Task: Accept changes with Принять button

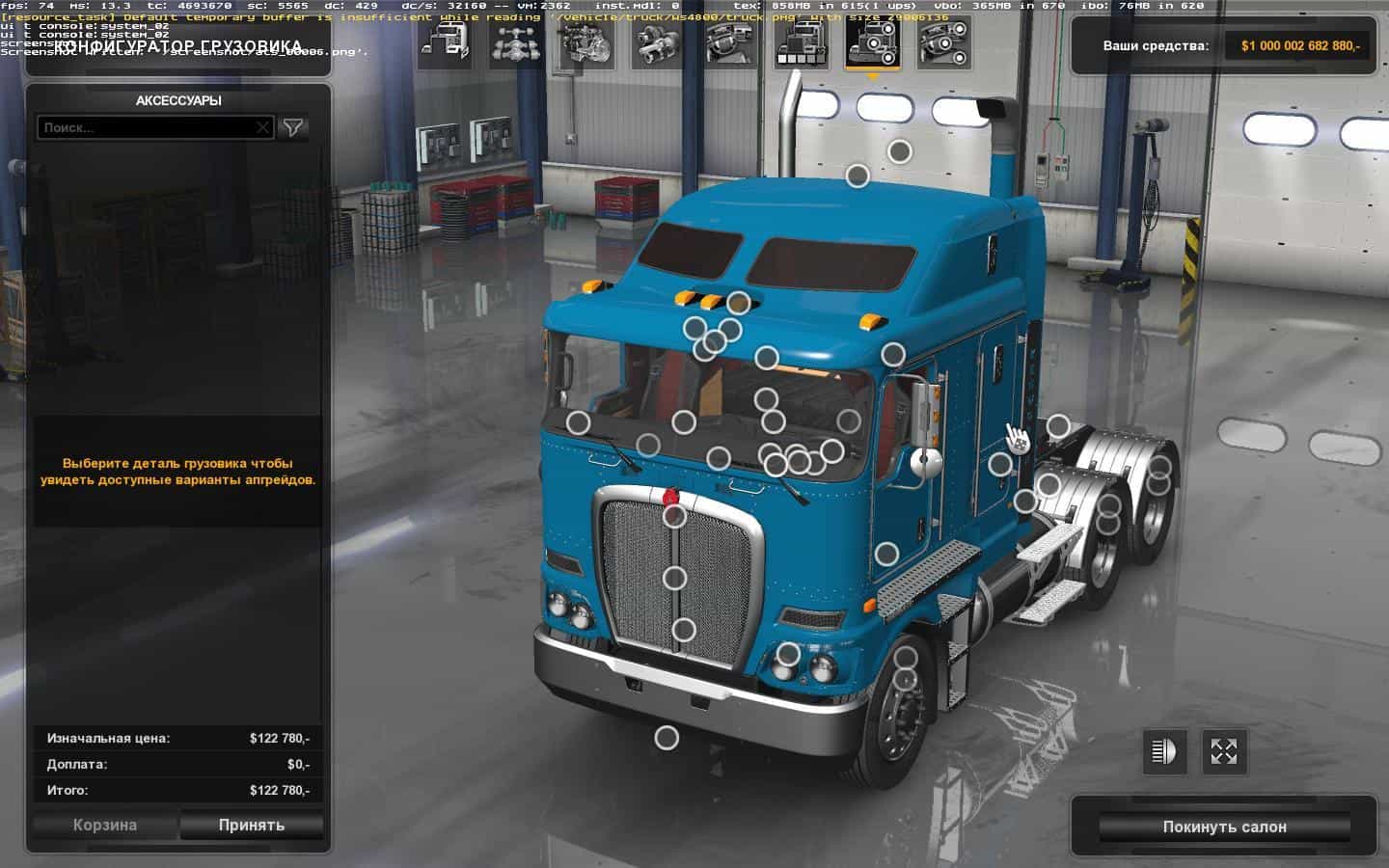Action: coord(251,826)
